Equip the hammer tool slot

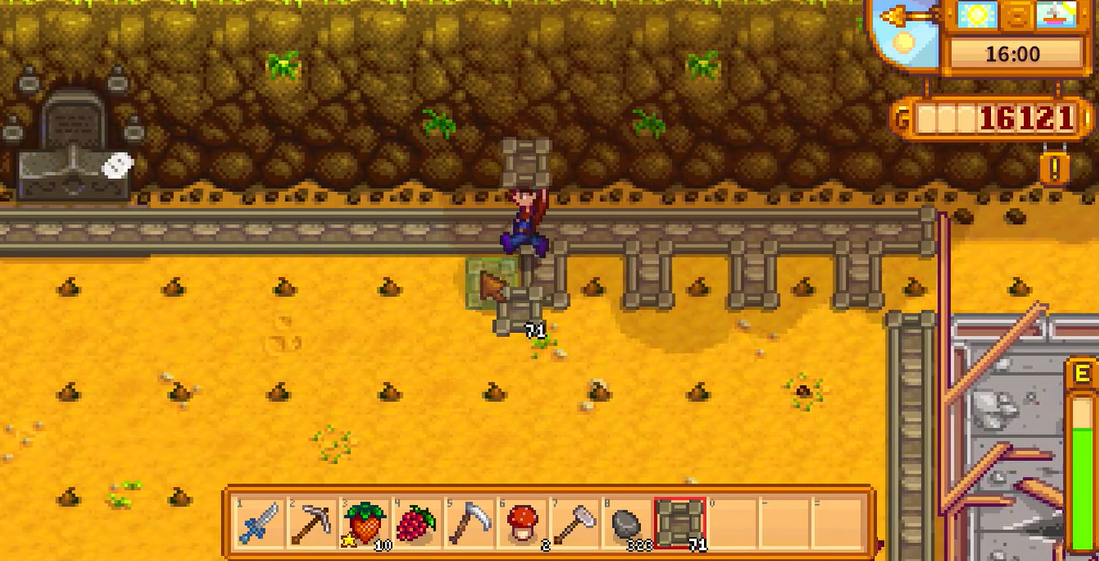tap(573, 523)
